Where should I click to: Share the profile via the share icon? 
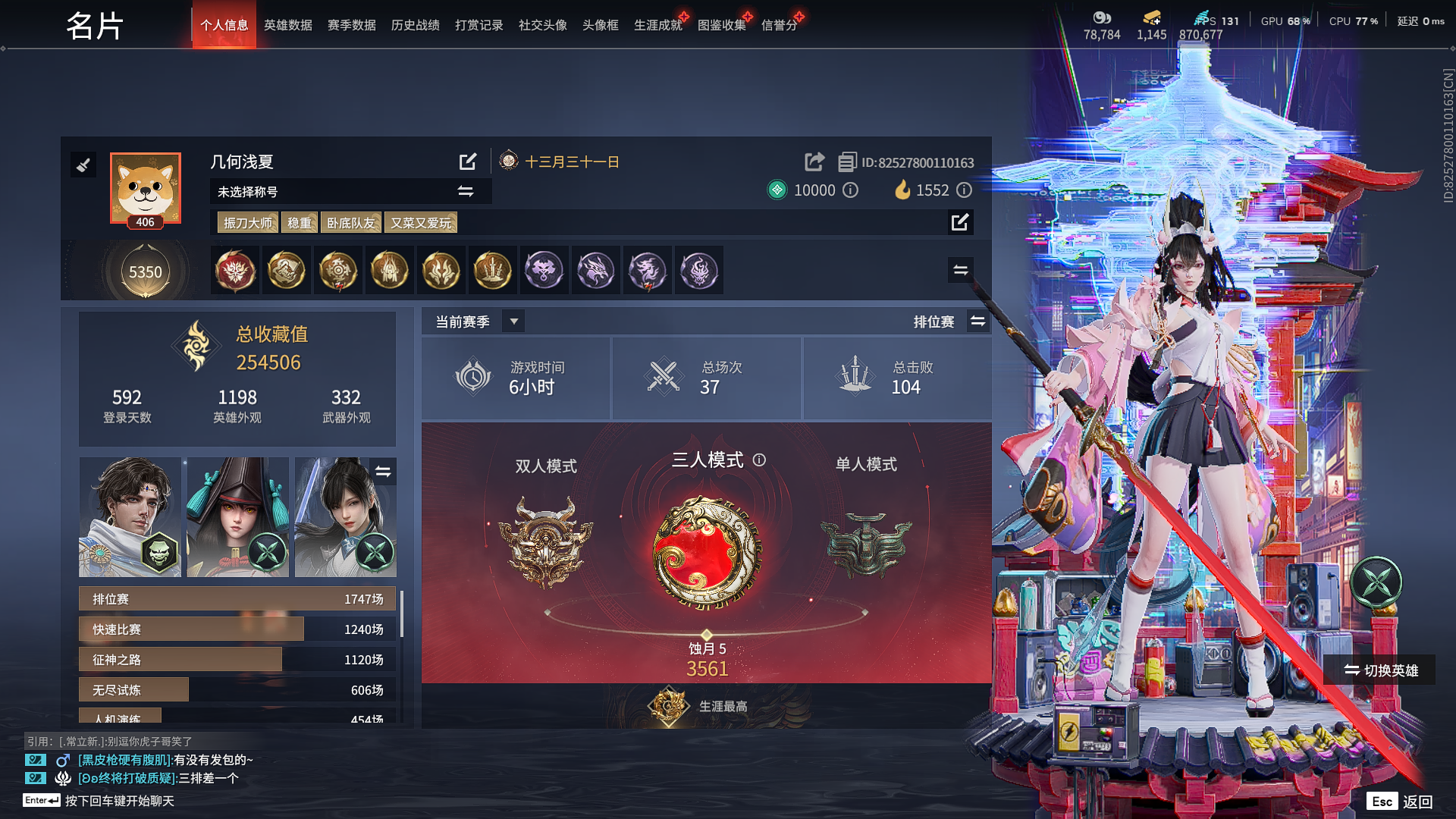coord(814,162)
